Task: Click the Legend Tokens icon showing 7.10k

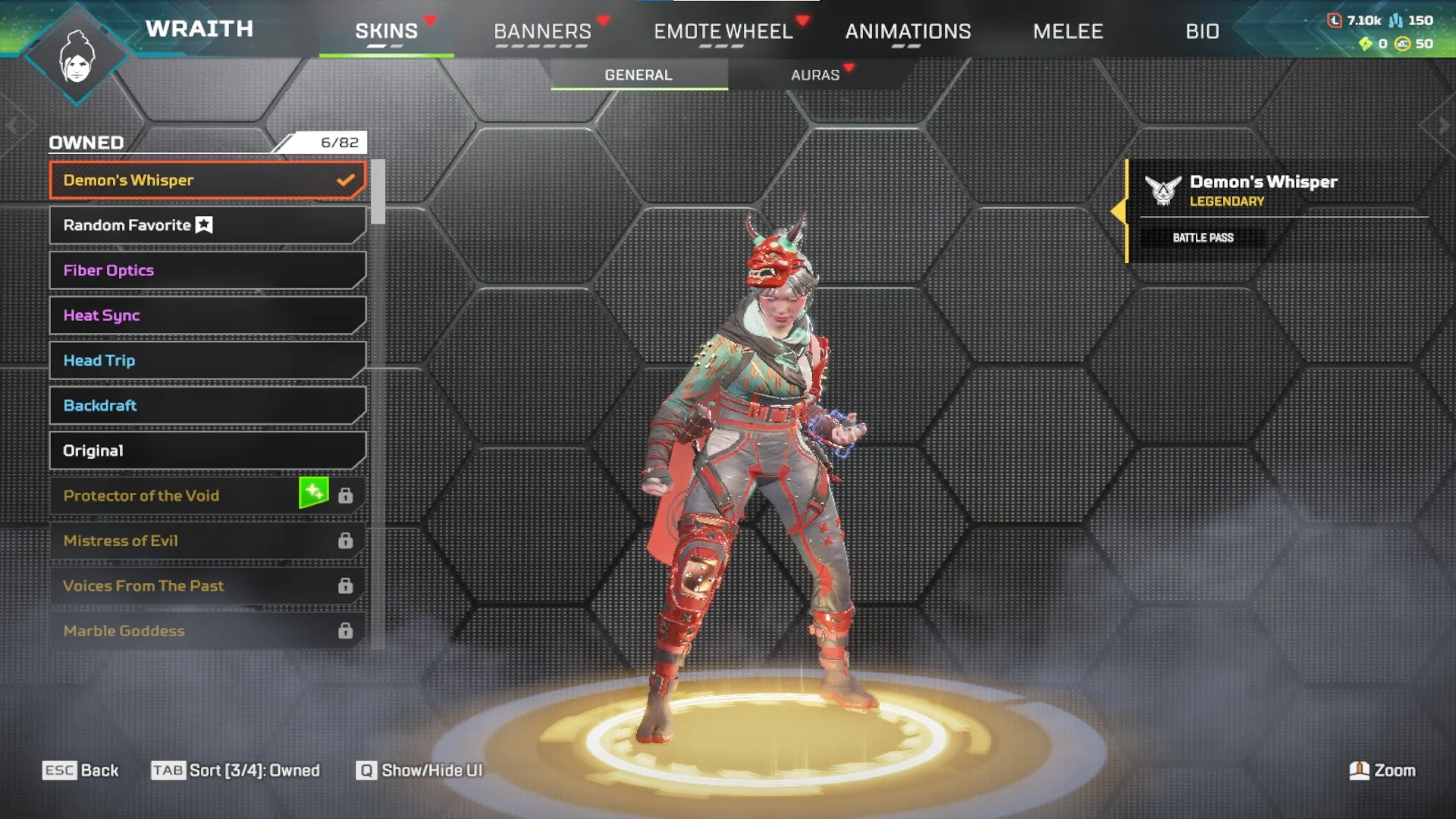Action: (x=1335, y=20)
